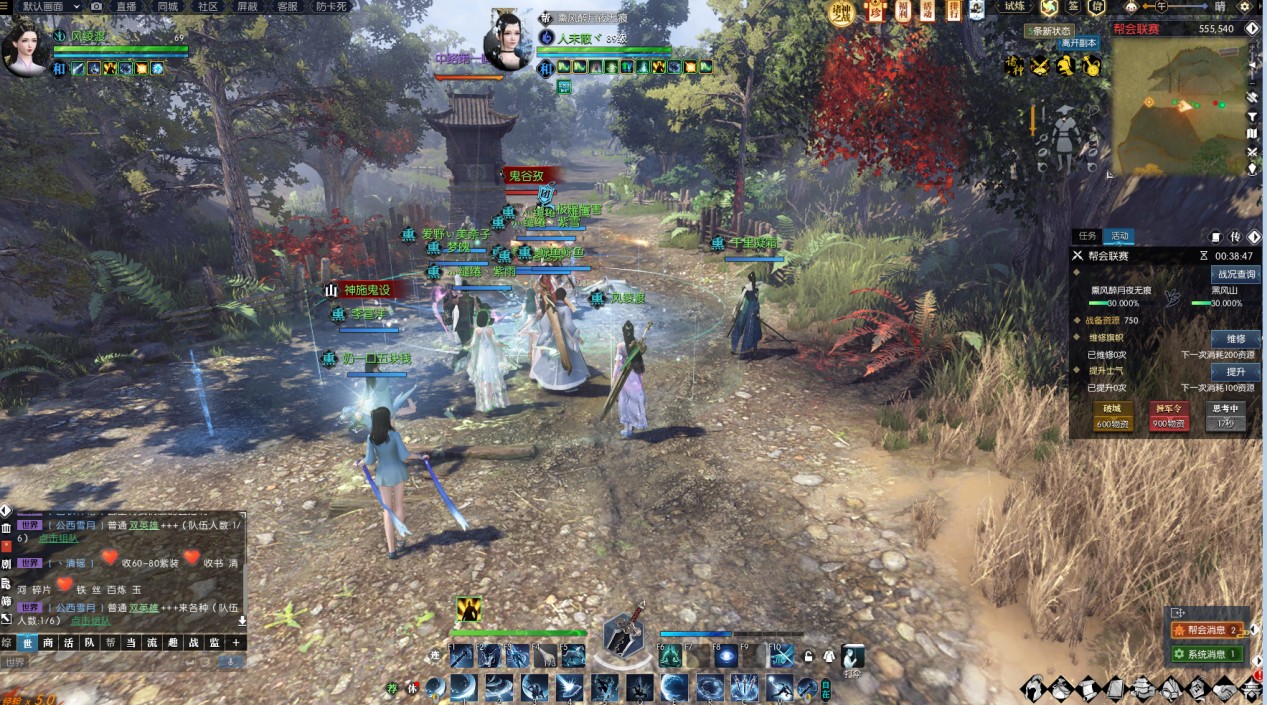Use the 破城 600 resources skill

pyautogui.click(x=1112, y=416)
